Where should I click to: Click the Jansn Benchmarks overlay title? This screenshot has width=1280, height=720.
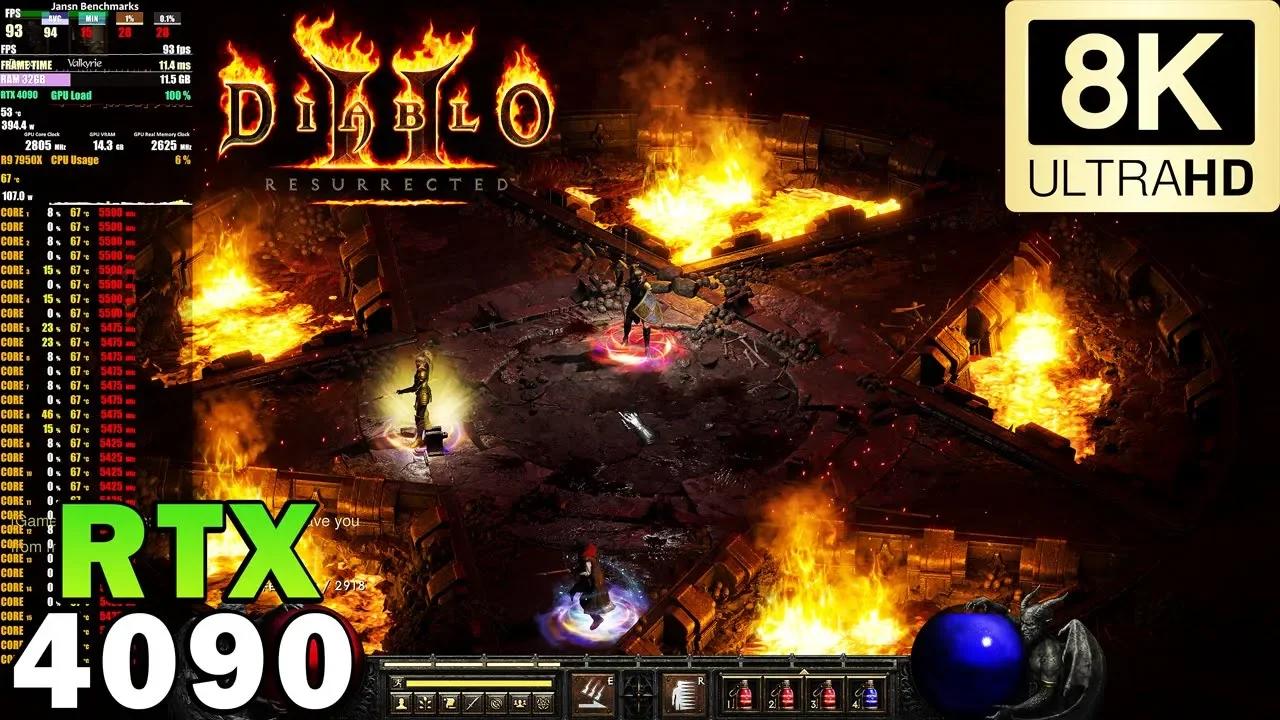pyautogui.click(x=95, y=8)
